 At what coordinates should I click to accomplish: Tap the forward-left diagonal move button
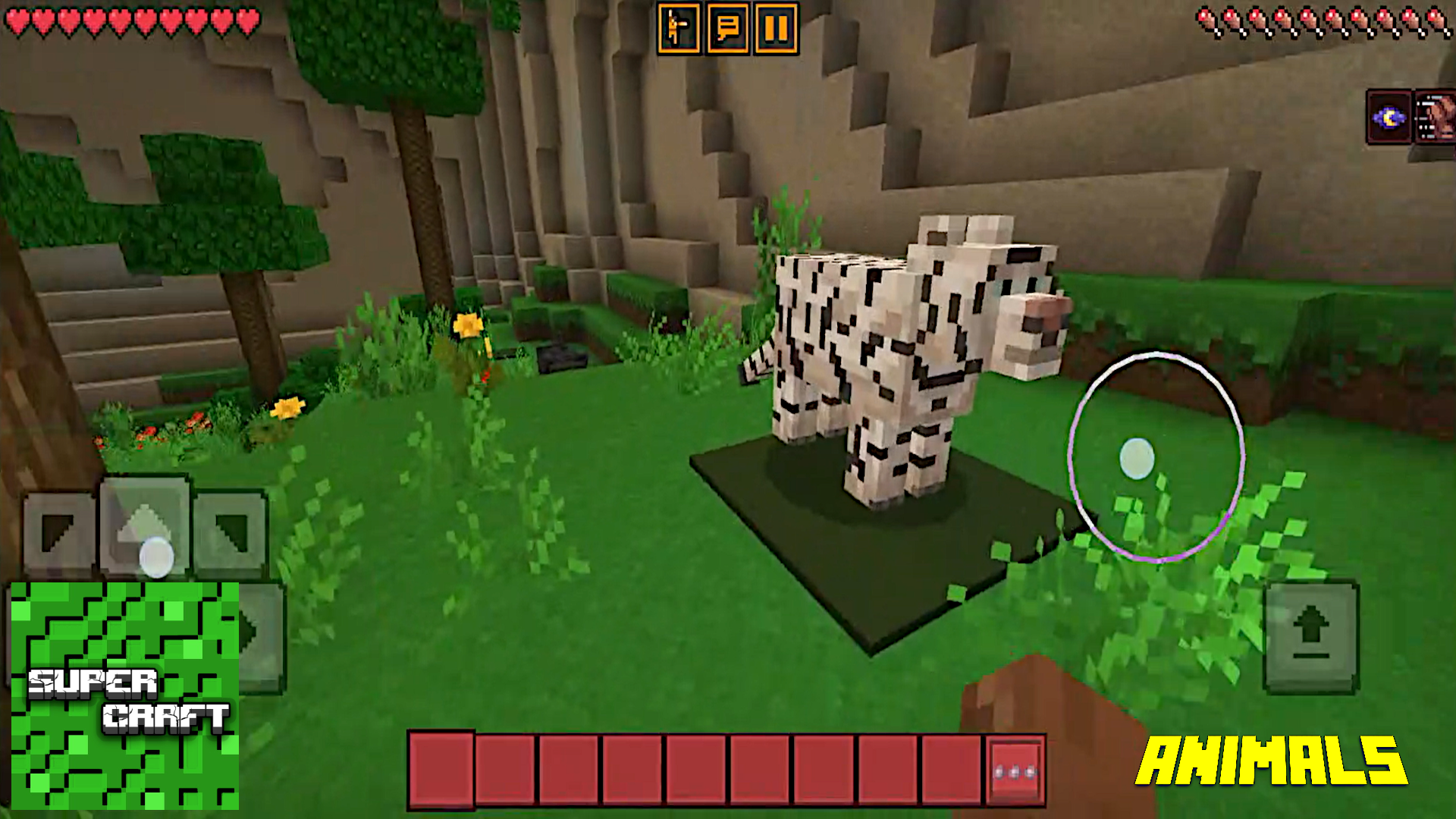point(58,531)
